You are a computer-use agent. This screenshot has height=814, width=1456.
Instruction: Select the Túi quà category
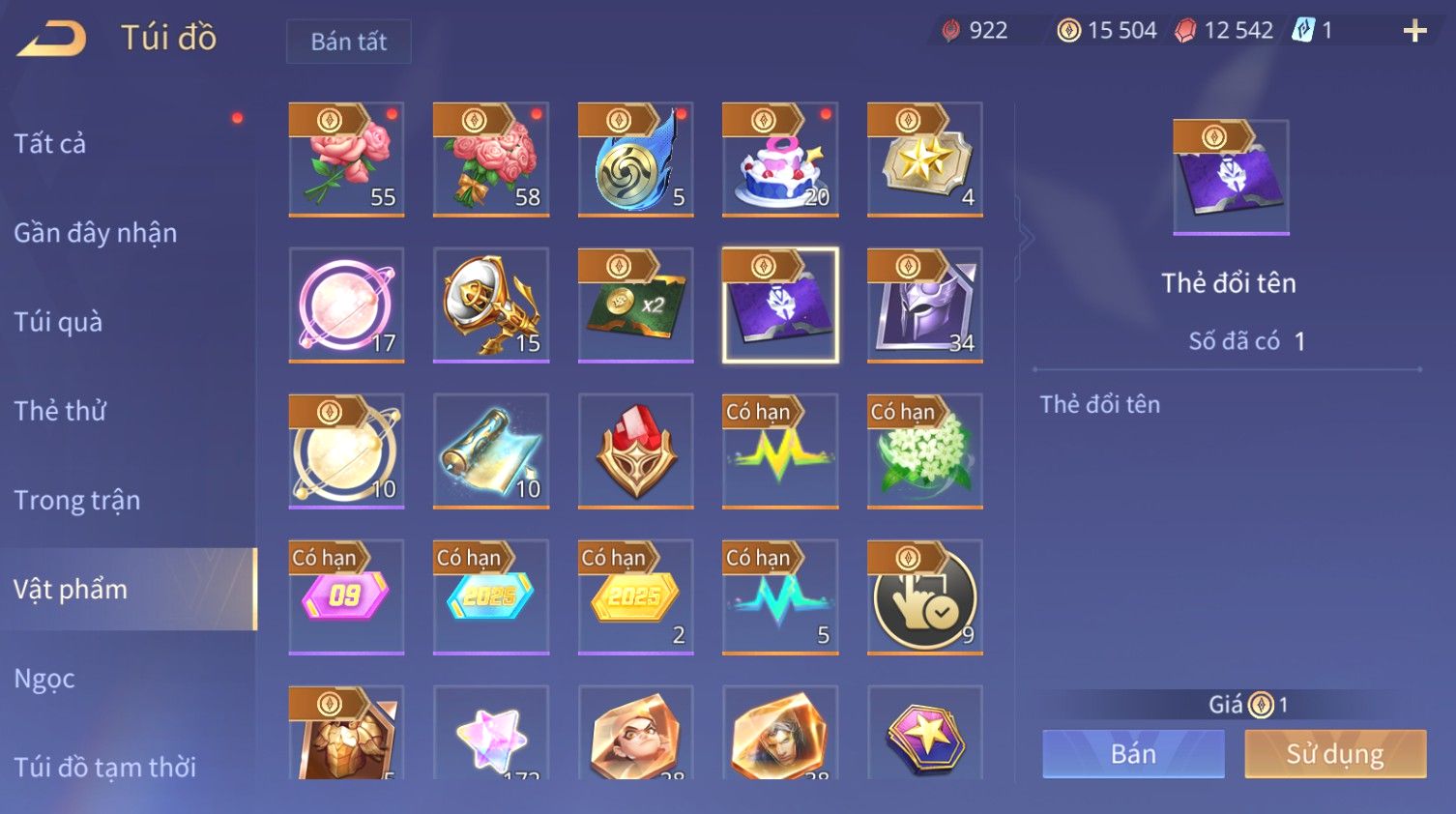coord(58,322)
